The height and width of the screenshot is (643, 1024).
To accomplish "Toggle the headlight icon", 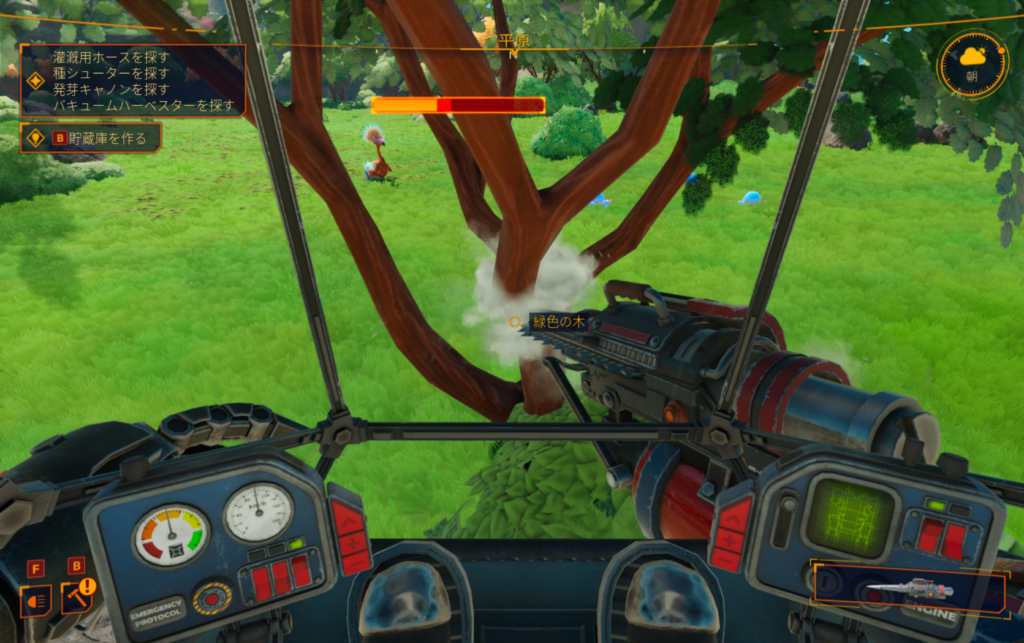I will (36, 601).
